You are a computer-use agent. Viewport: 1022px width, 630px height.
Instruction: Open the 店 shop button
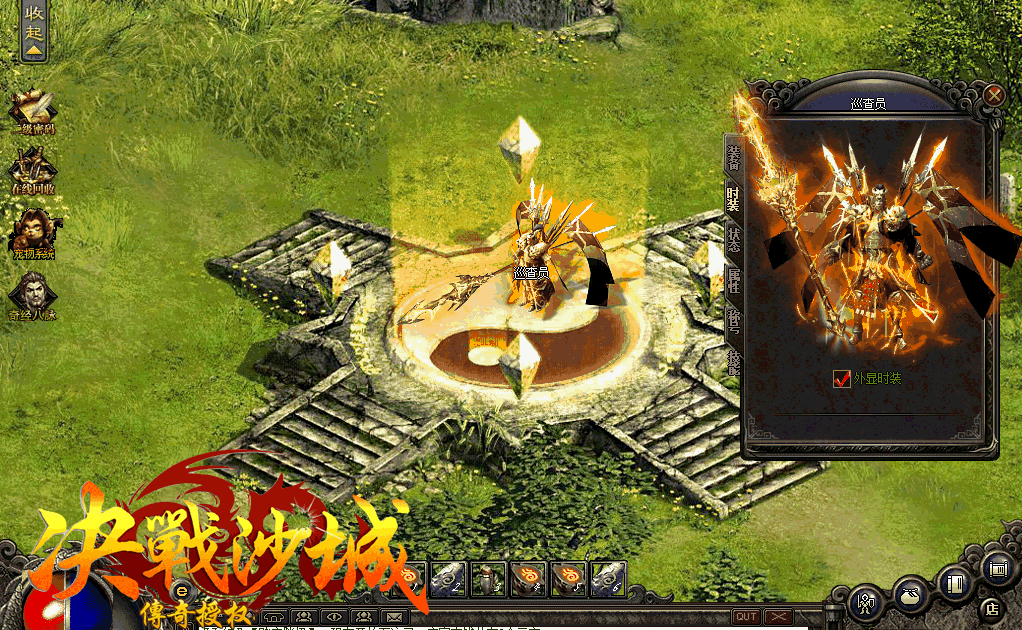992,606
